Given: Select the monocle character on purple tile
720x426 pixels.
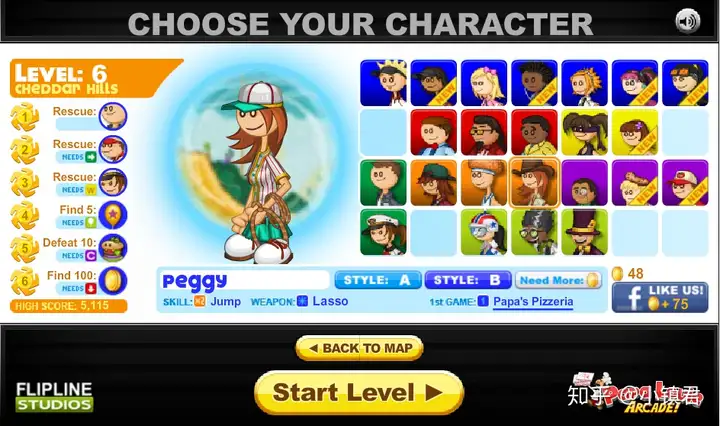Looking at the screenshot, I should tap(584, 183).
